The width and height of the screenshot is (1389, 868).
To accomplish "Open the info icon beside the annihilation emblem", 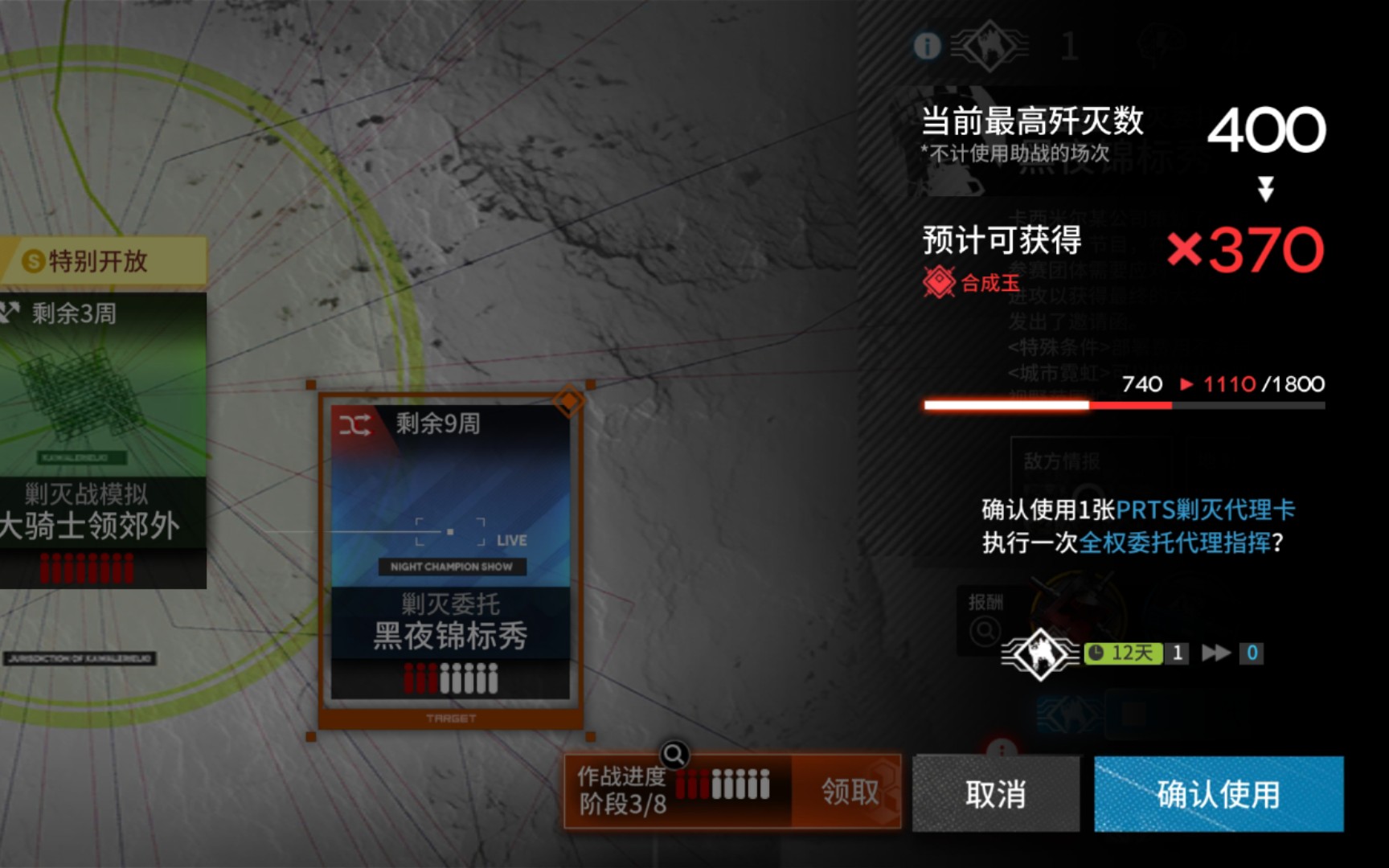I will click(x=926, y=46).
